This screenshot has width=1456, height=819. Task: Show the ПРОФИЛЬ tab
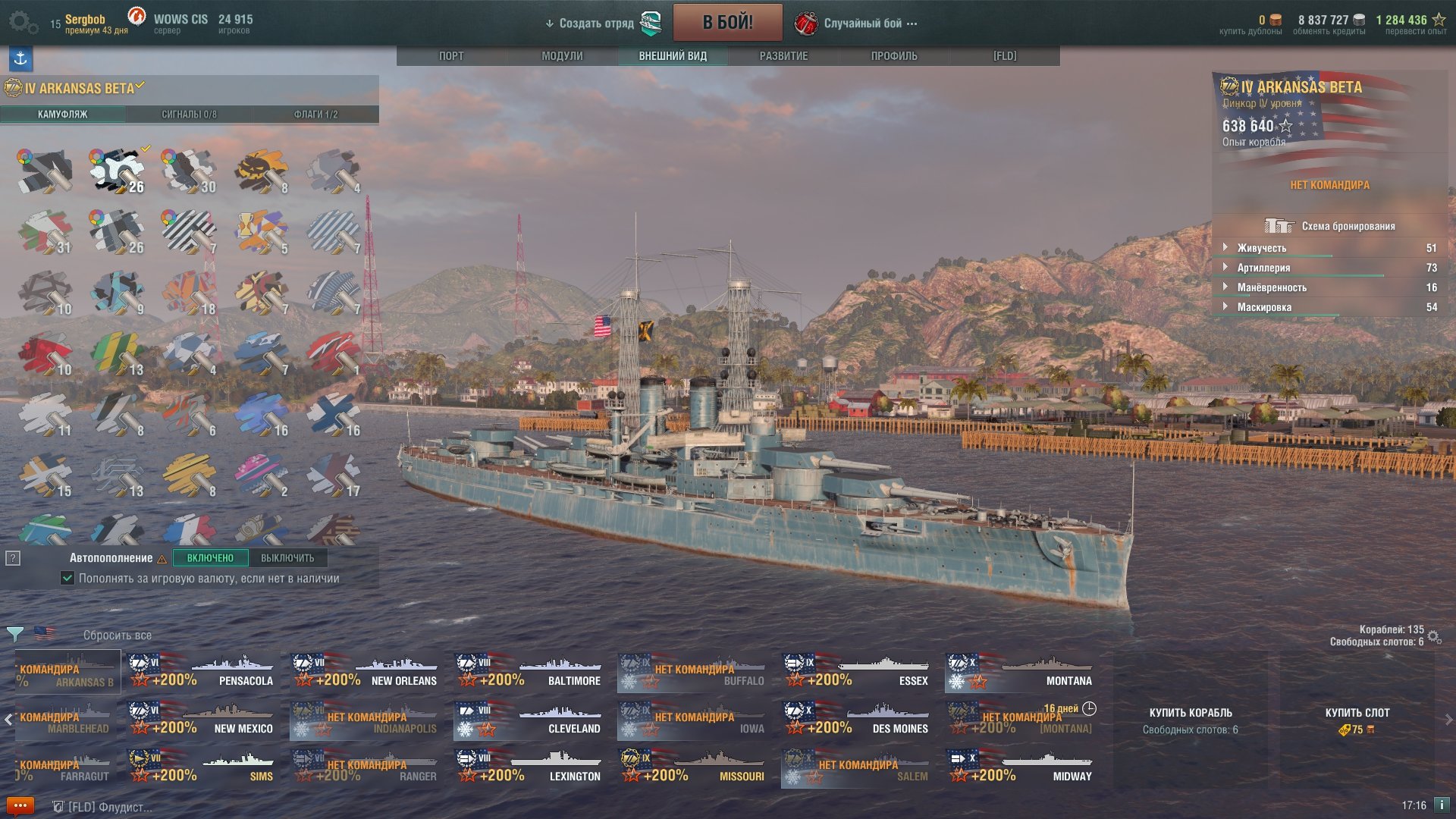tap(894, 56)
